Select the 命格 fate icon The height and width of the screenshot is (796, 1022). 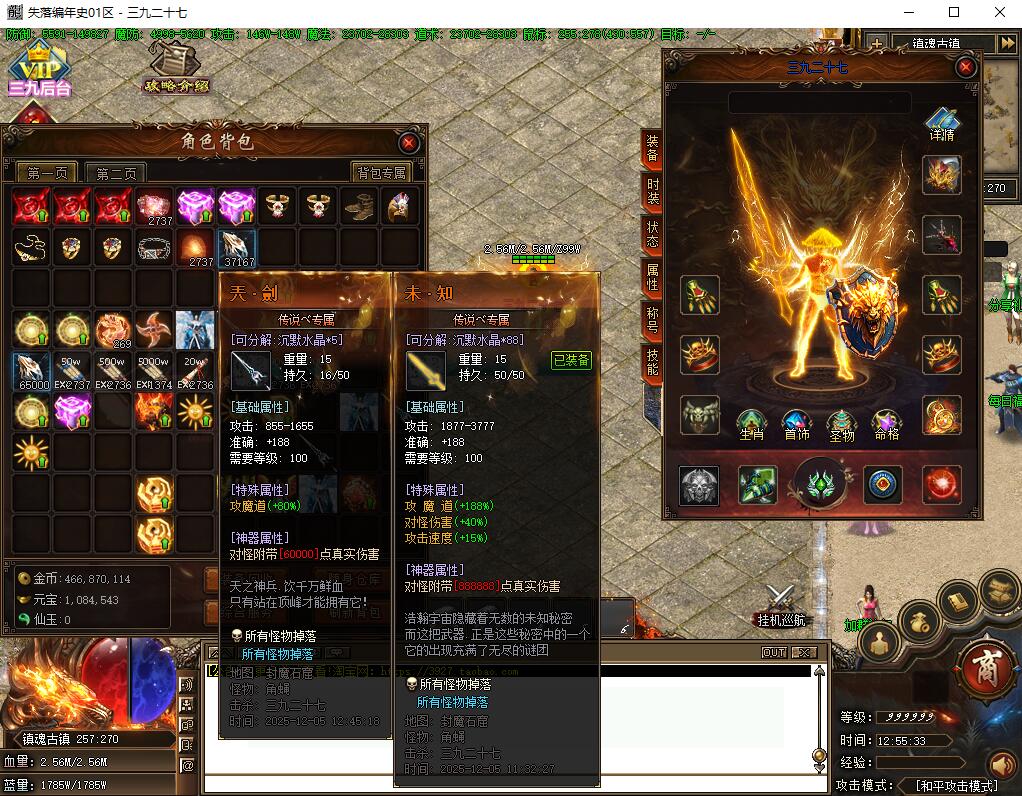886,424
